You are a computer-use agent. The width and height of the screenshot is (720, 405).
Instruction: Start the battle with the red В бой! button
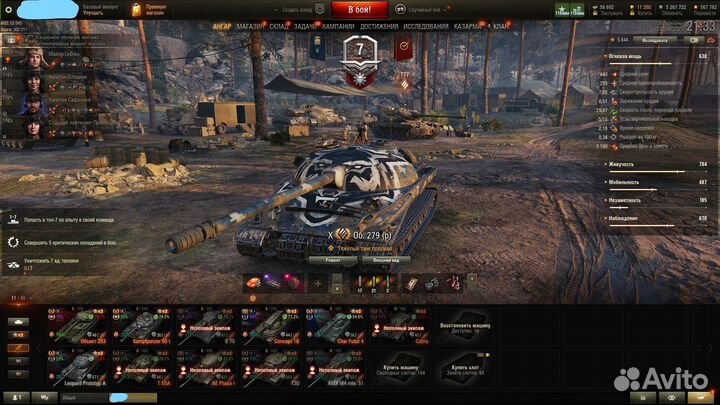click(360, 7)
